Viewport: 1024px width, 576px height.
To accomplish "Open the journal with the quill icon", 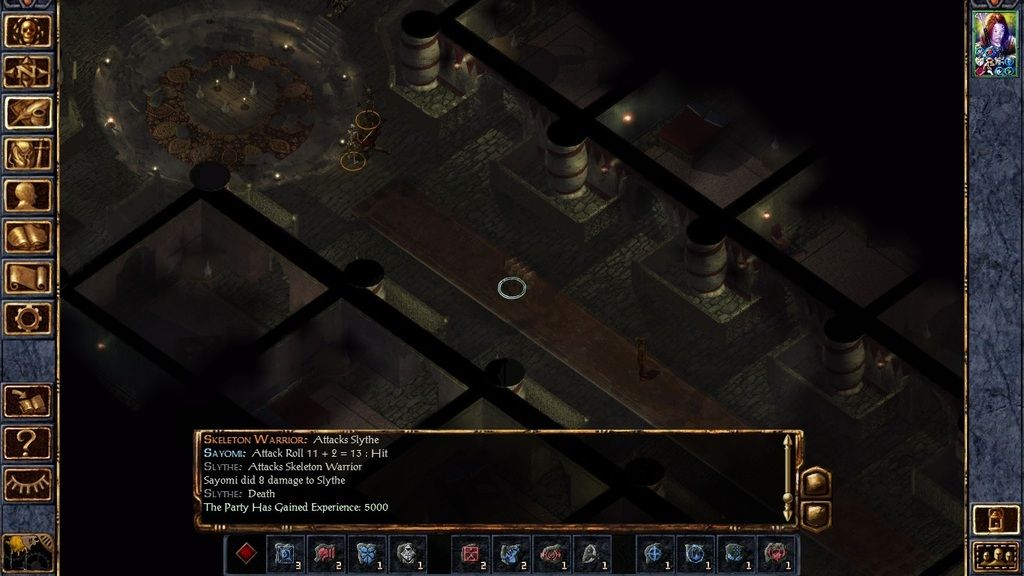I will coord(28,113).
